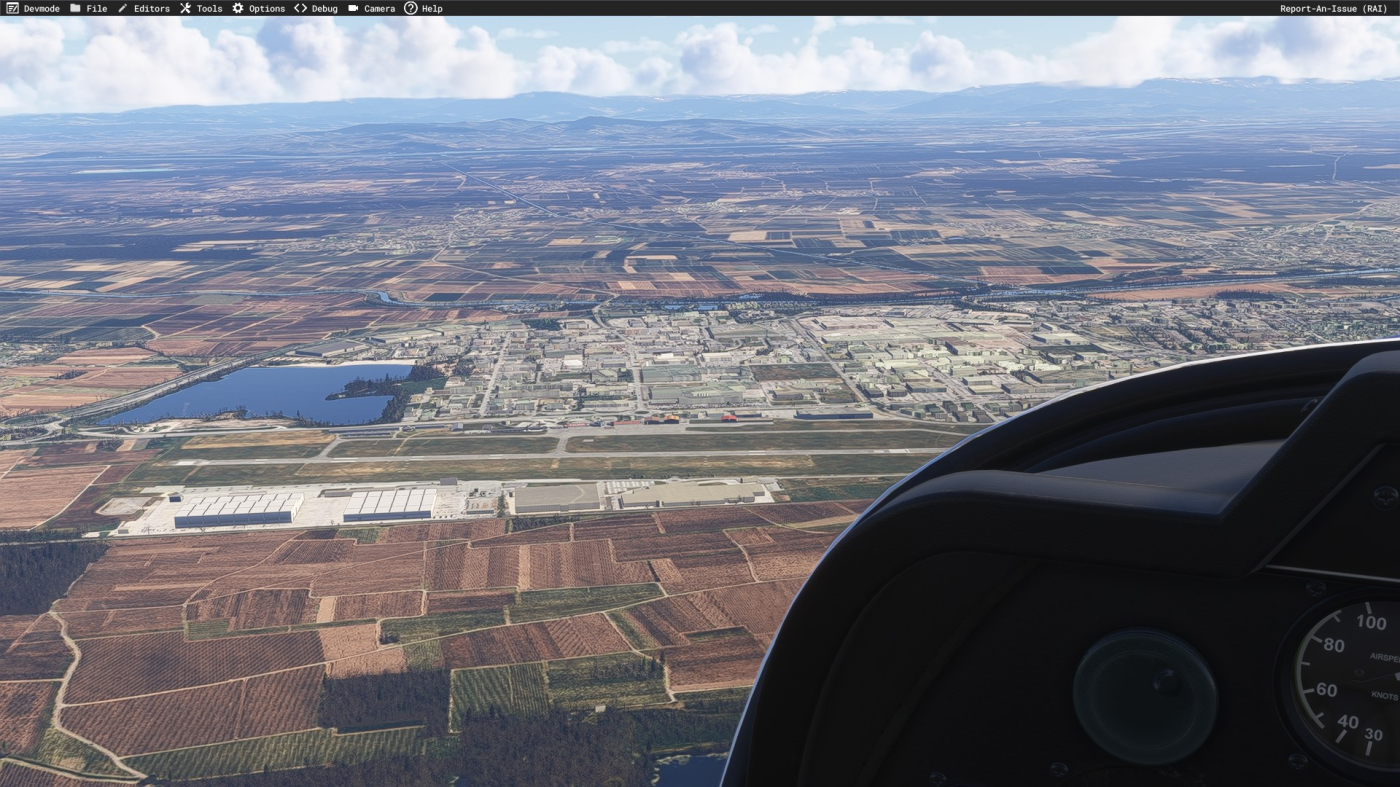Expand the Tools menu
Screen dimensions: 1400x787
tap(202, 8)
